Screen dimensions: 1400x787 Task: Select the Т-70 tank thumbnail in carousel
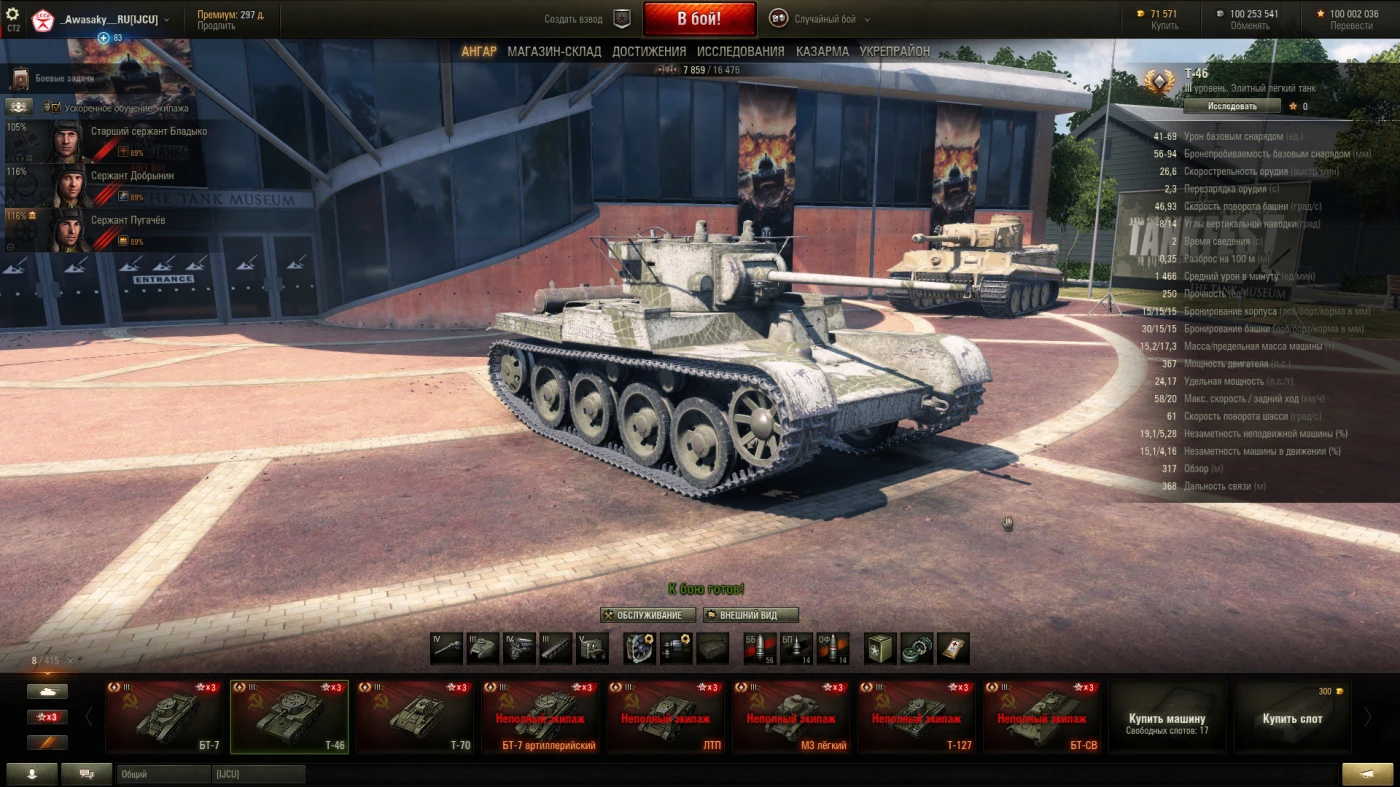(x=414, y=716)
